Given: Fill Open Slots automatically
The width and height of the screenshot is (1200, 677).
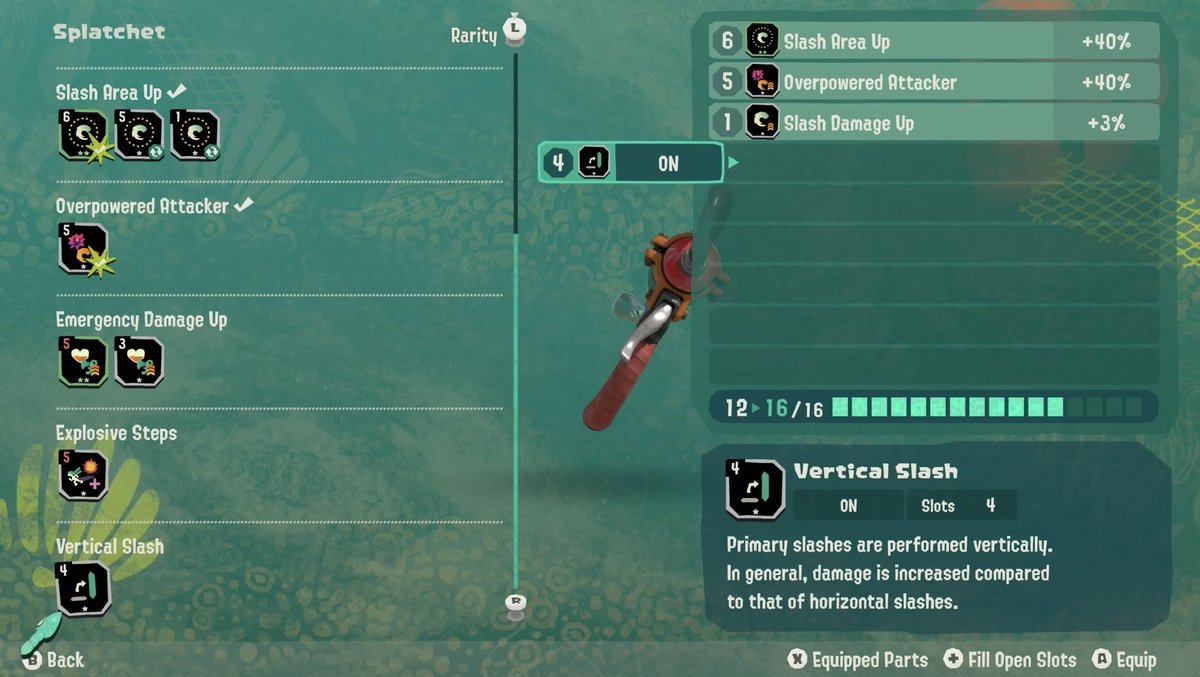Looking at the screenshot, I should tap(1010, 660).
